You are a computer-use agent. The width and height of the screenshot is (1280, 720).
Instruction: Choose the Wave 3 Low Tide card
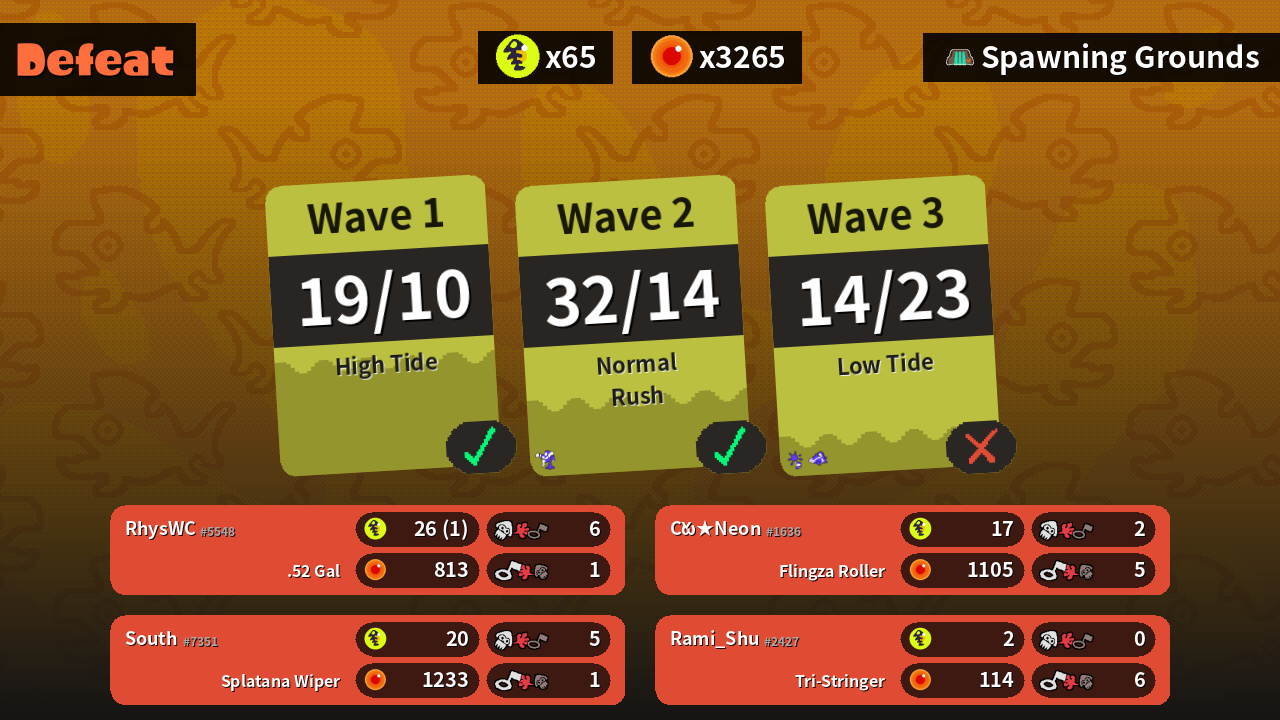(x=882, y=325)
